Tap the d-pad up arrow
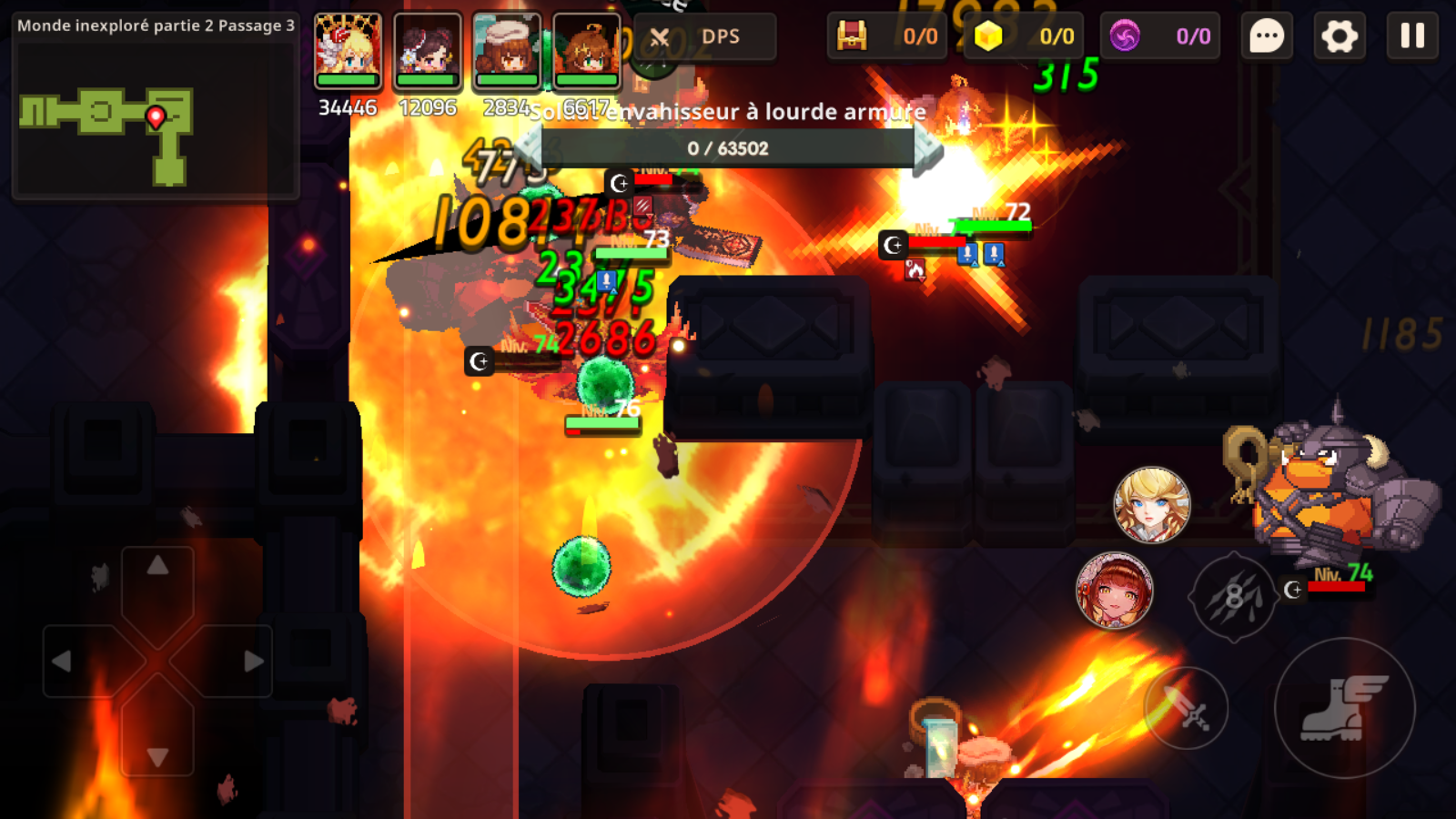The width and height of the screenshot is (1456, 819). coord(157,567)
